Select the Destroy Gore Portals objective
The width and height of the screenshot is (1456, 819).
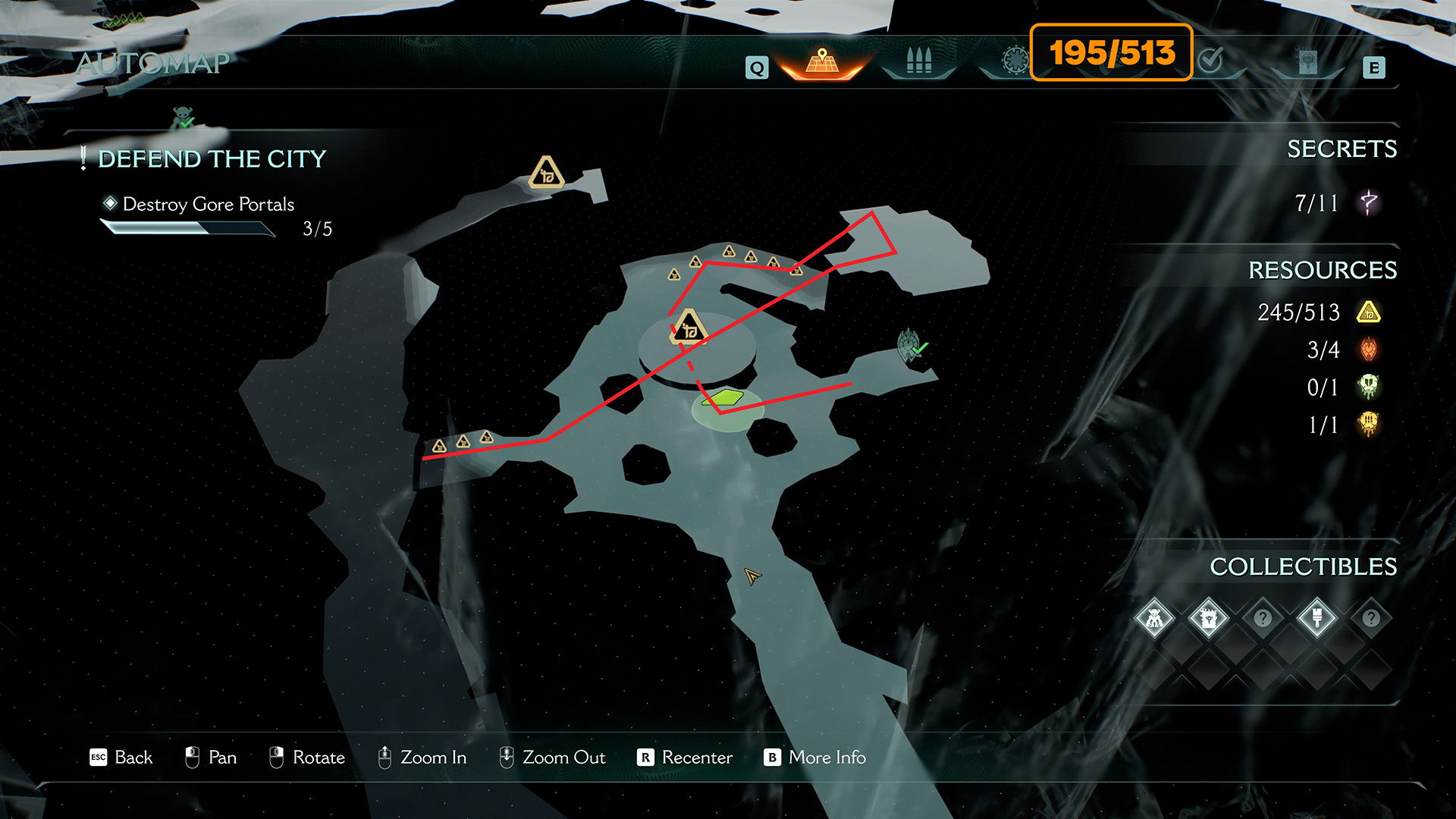[x=208, y=204]
